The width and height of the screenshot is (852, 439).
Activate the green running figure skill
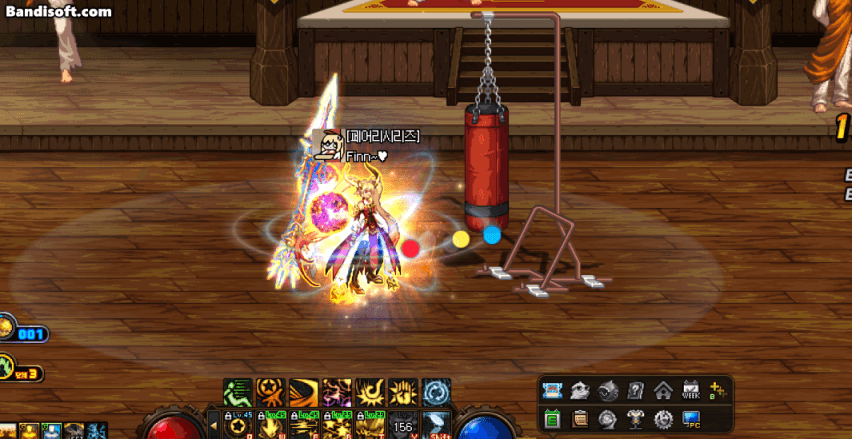[237, 392]
